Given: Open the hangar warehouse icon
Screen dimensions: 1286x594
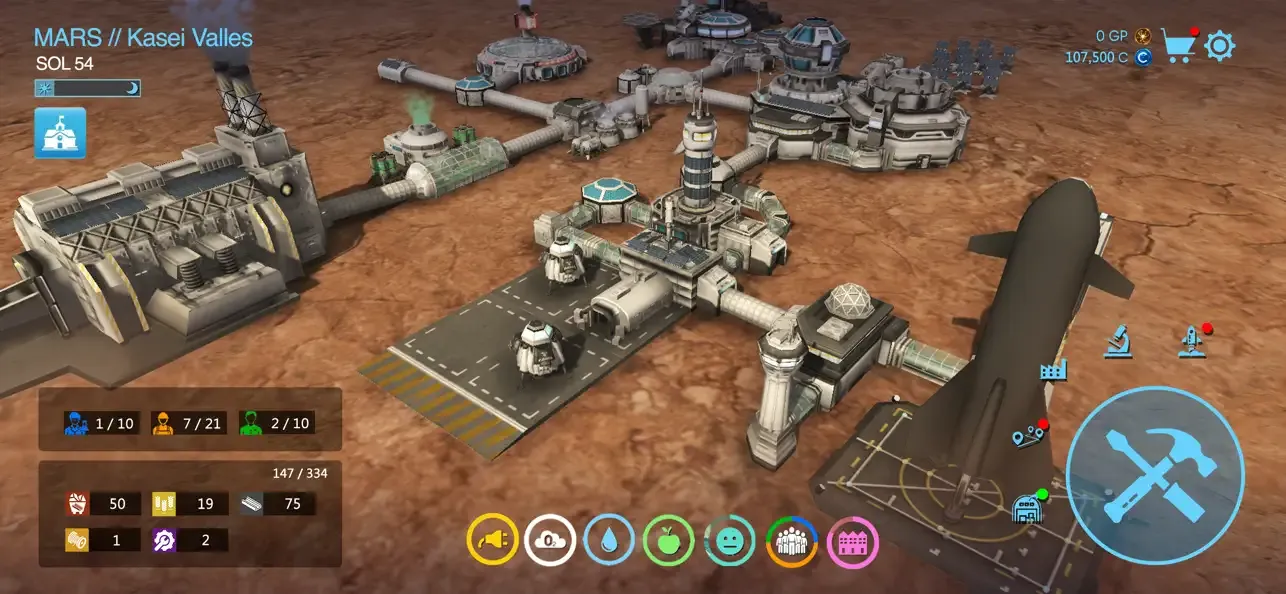Looking at the screenshot, I should 1027,508.
